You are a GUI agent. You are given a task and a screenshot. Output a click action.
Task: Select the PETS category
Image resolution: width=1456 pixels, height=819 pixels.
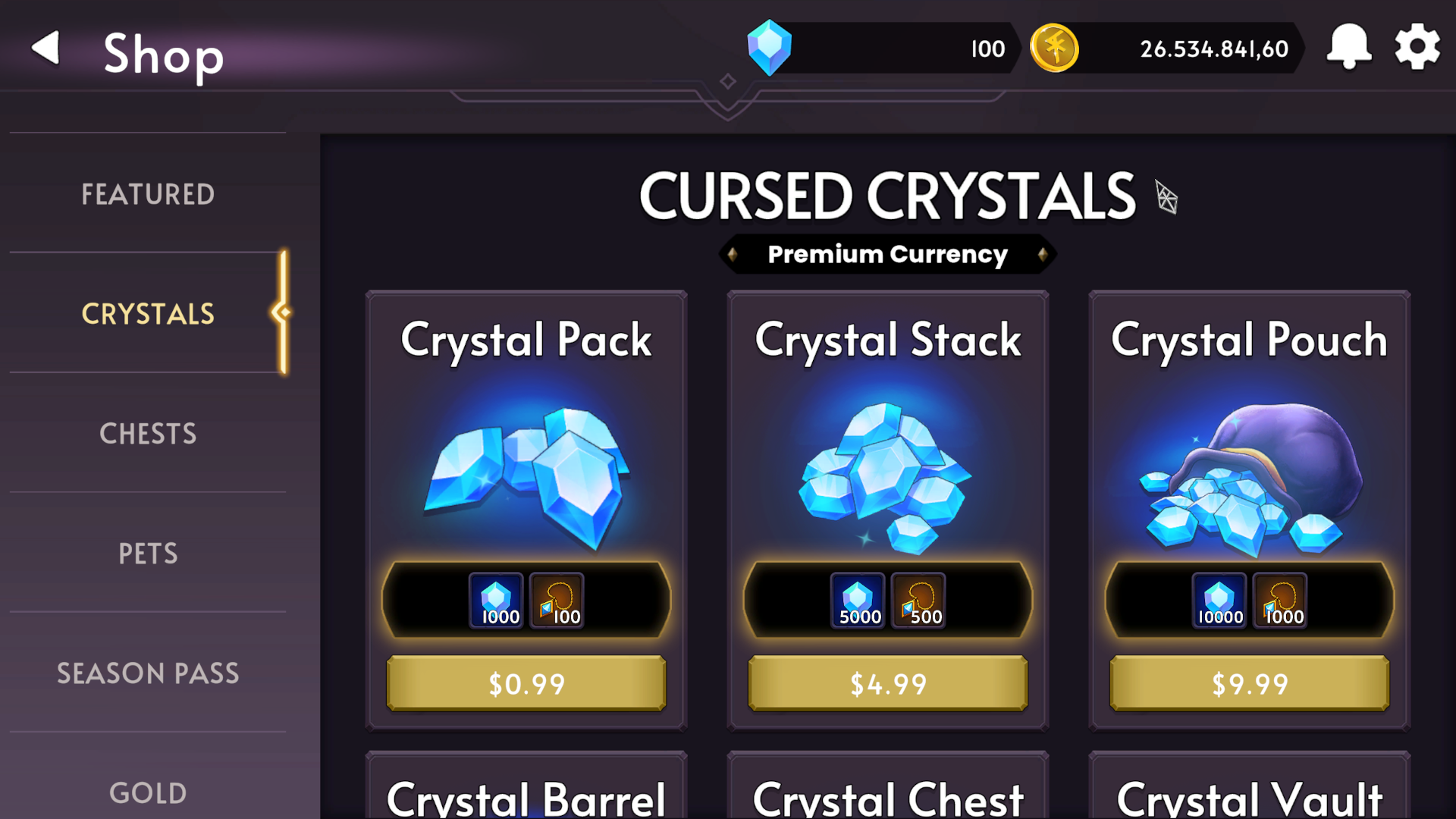[148, 554]
